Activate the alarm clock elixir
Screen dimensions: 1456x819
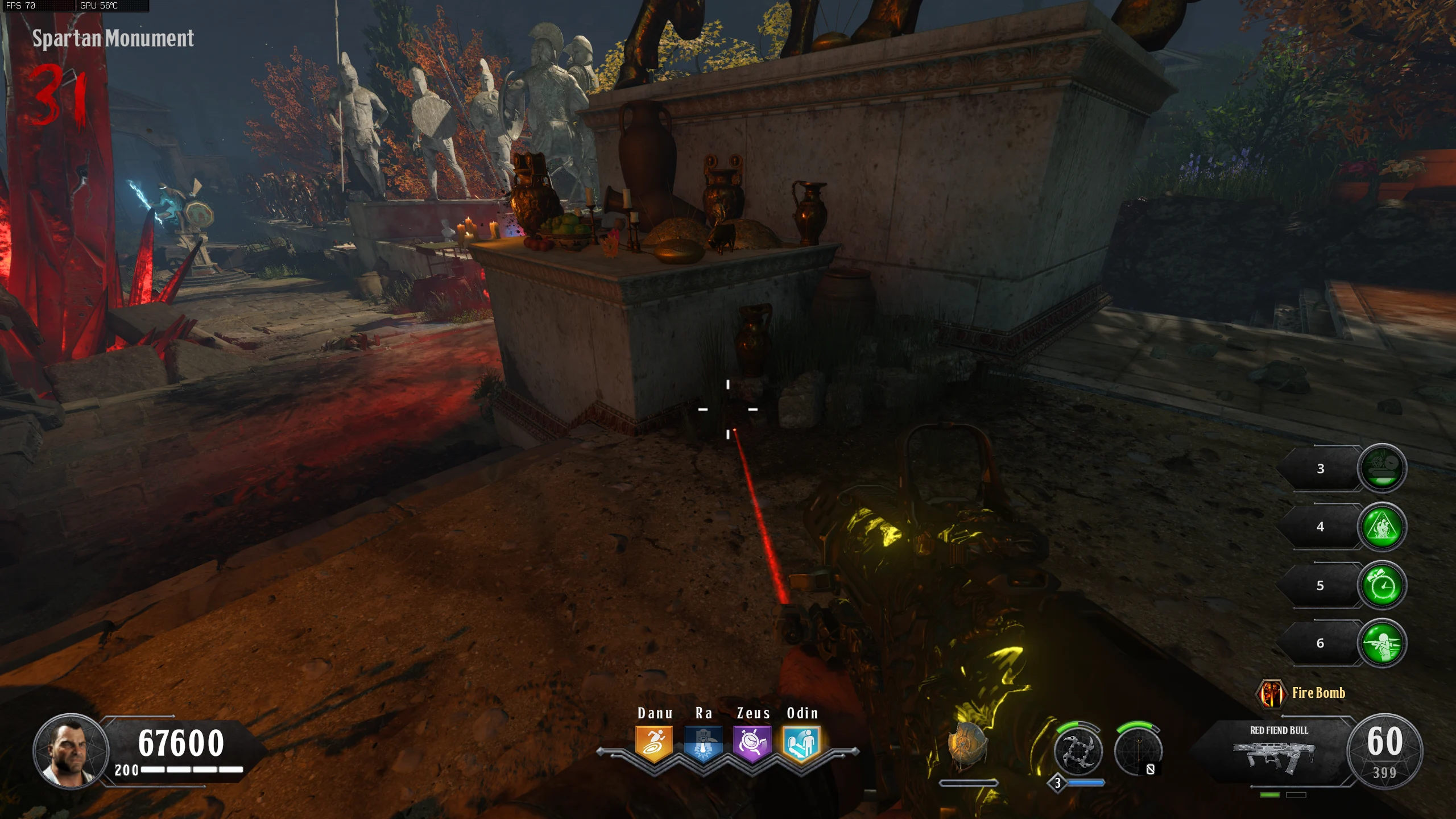[x=1382, y=585]
